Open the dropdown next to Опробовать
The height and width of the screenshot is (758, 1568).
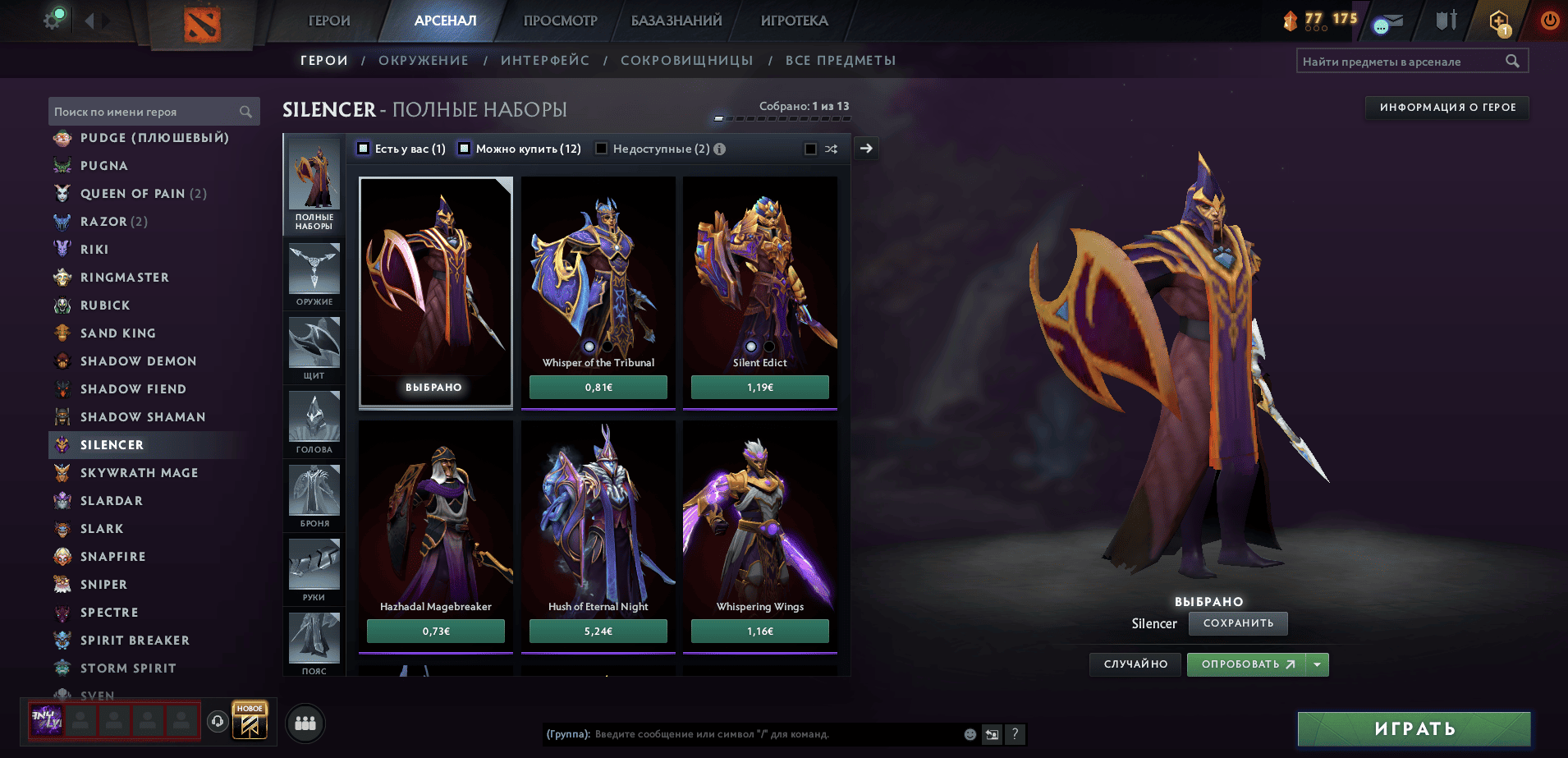click(1317, 664)
